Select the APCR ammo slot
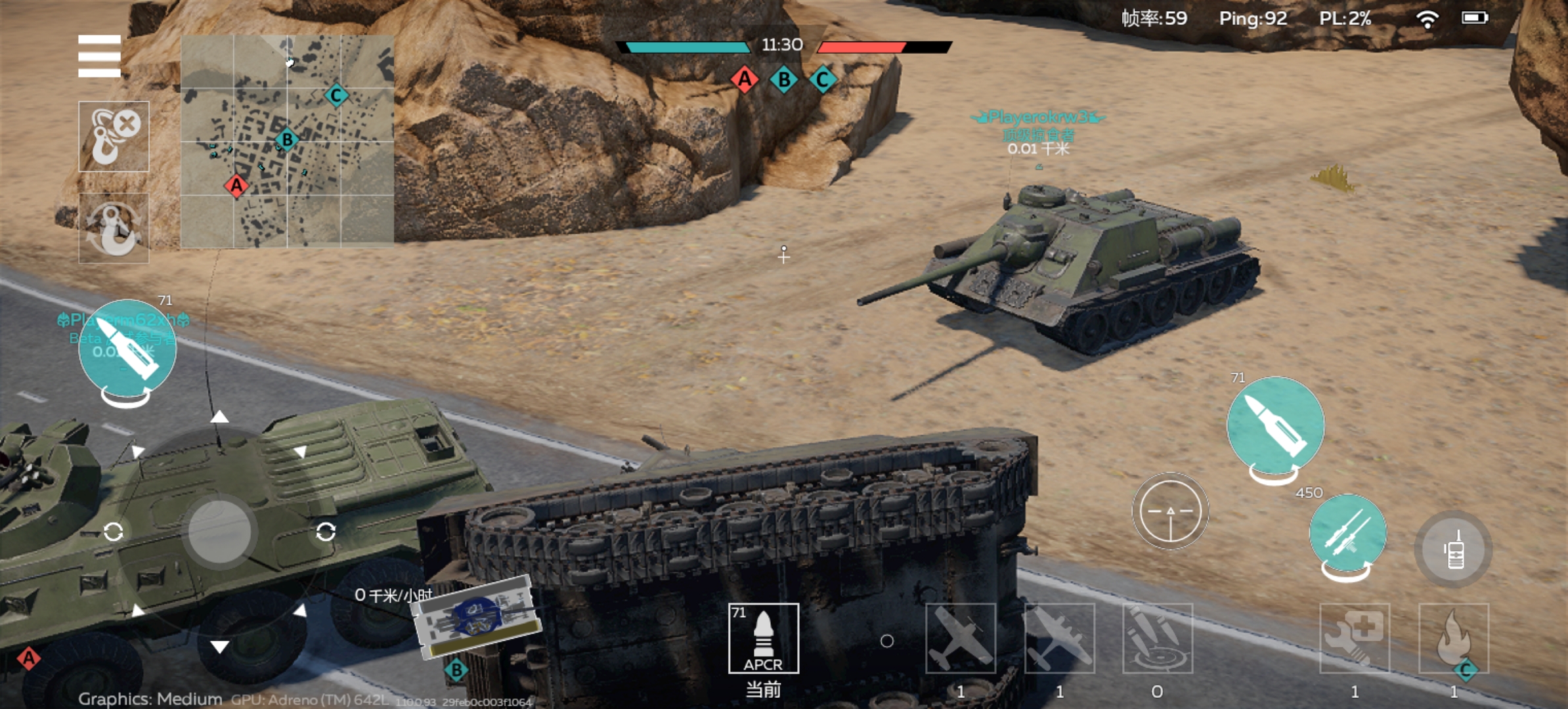The height and width of the screenshot is (709, 1568). [763, 638]
